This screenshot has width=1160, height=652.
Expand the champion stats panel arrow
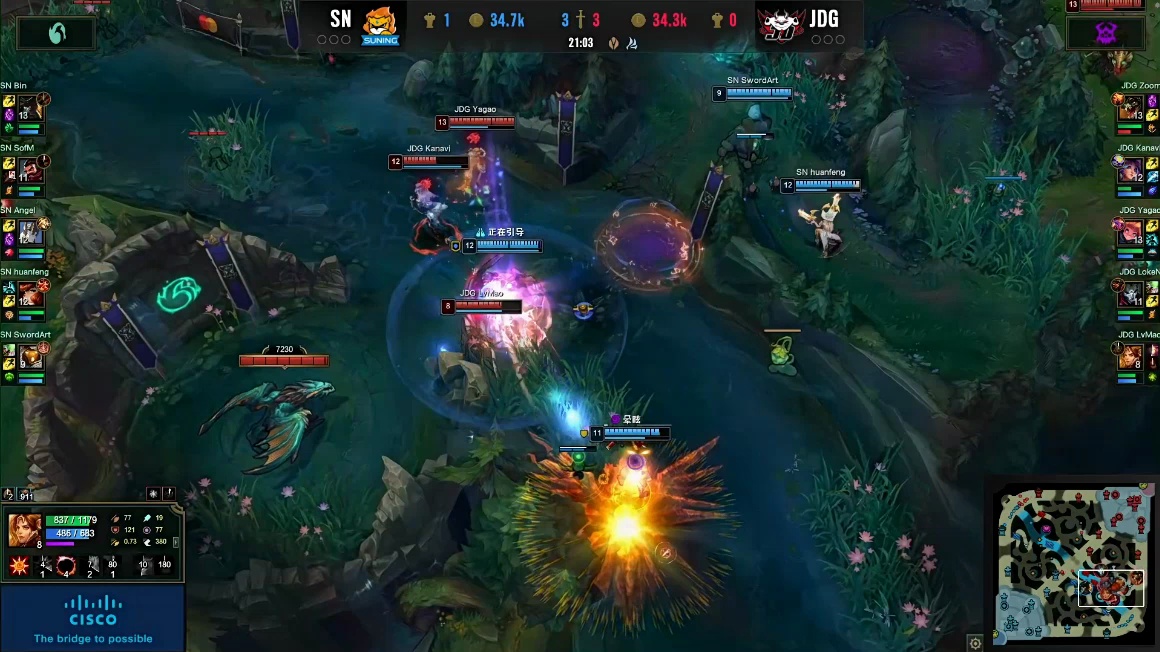(177, 542)
